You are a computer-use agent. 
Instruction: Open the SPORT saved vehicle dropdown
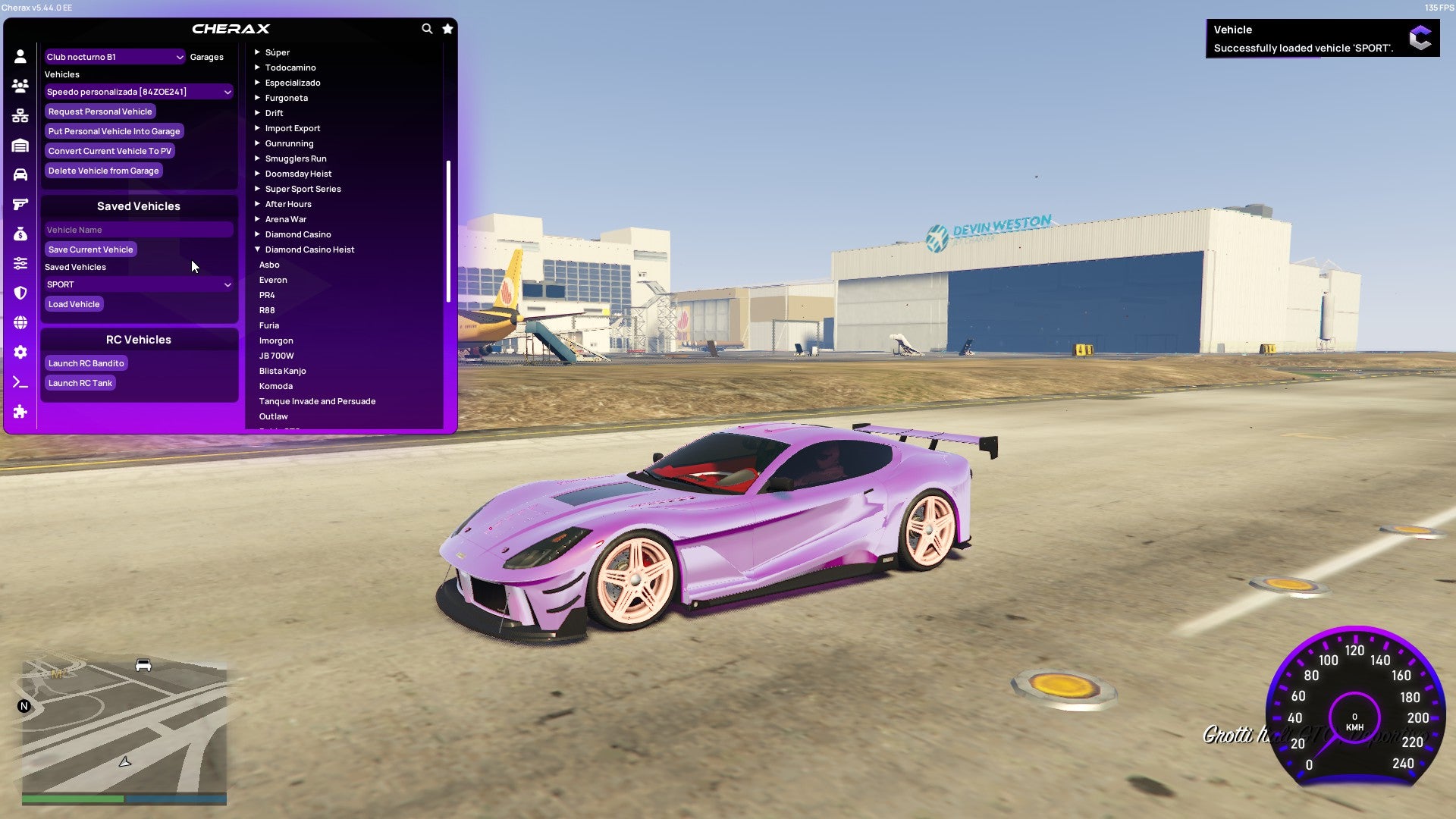[139, 284]
